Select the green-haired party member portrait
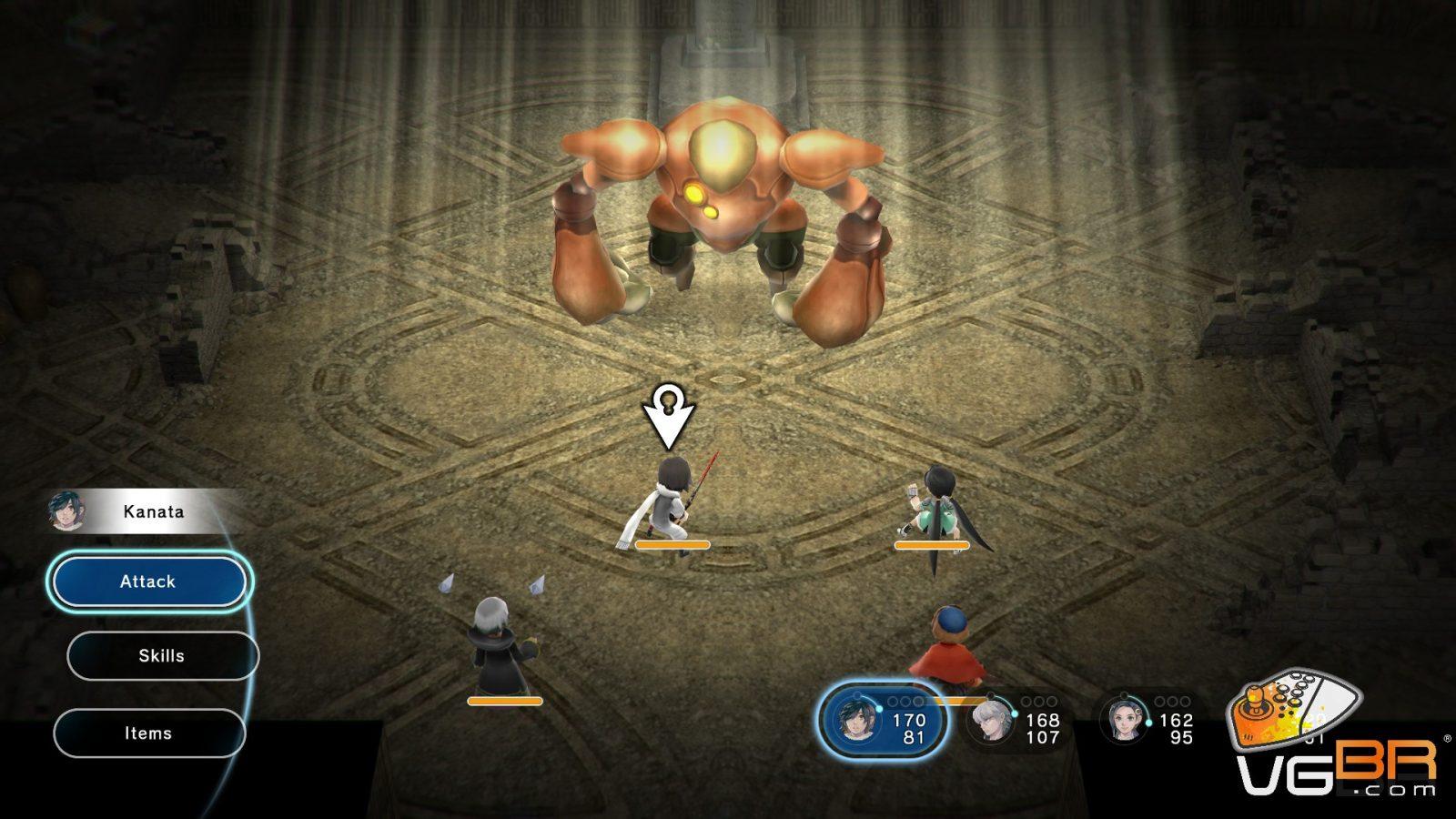 (x=1124, y=719)
